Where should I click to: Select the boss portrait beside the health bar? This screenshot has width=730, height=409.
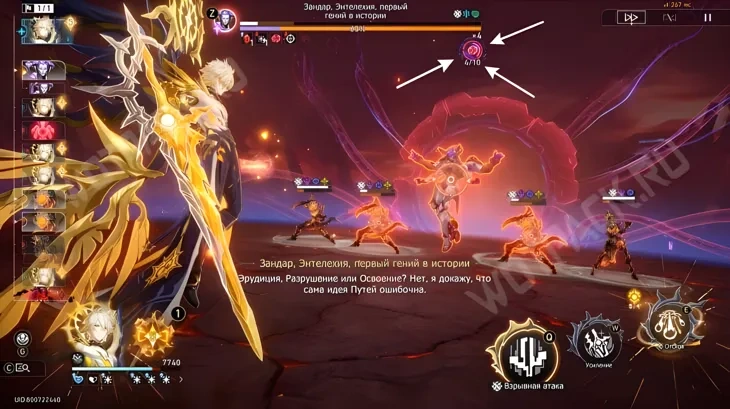tap(226, 17)
